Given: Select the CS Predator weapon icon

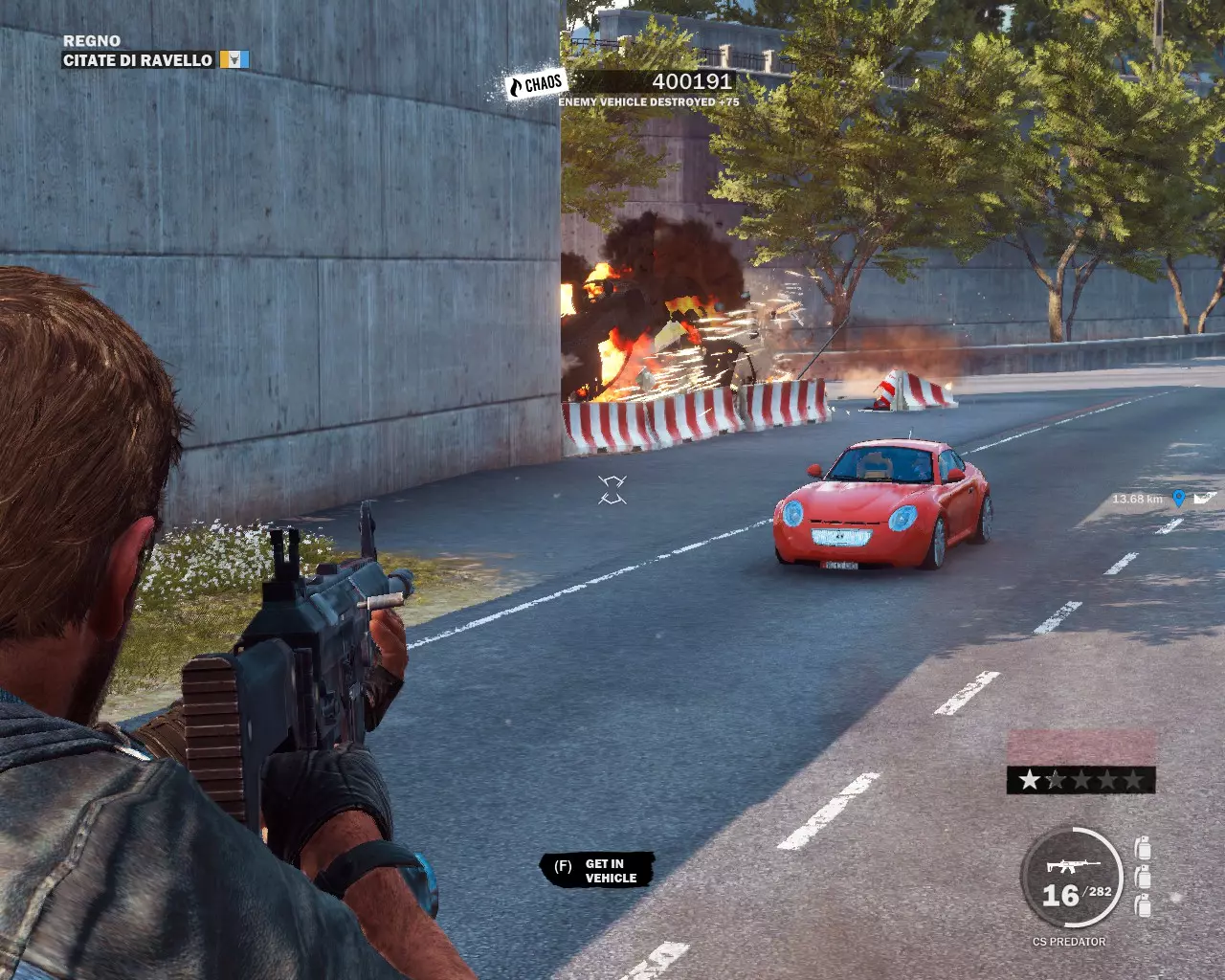Looking at the screenshot, I should (1058, 867).
